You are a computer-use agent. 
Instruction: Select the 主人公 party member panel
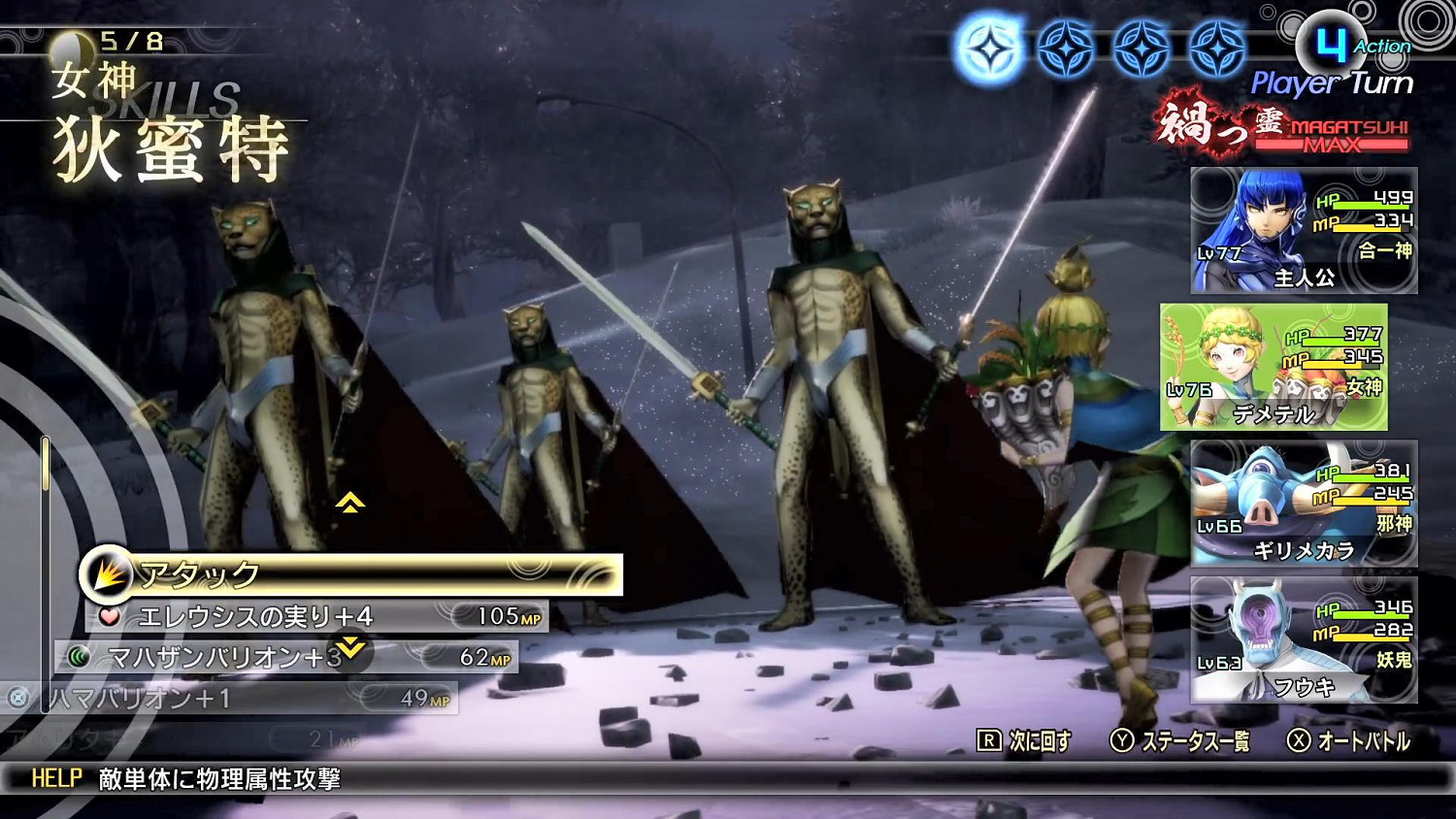tap(1304, 231)
